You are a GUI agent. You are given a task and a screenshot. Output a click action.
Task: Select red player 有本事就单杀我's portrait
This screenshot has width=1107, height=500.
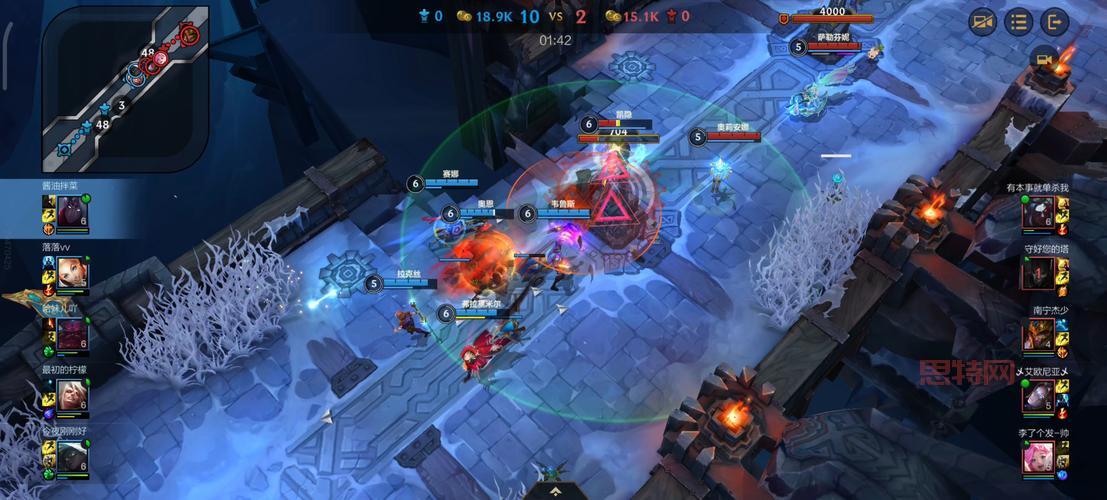tap(1040, 212)
